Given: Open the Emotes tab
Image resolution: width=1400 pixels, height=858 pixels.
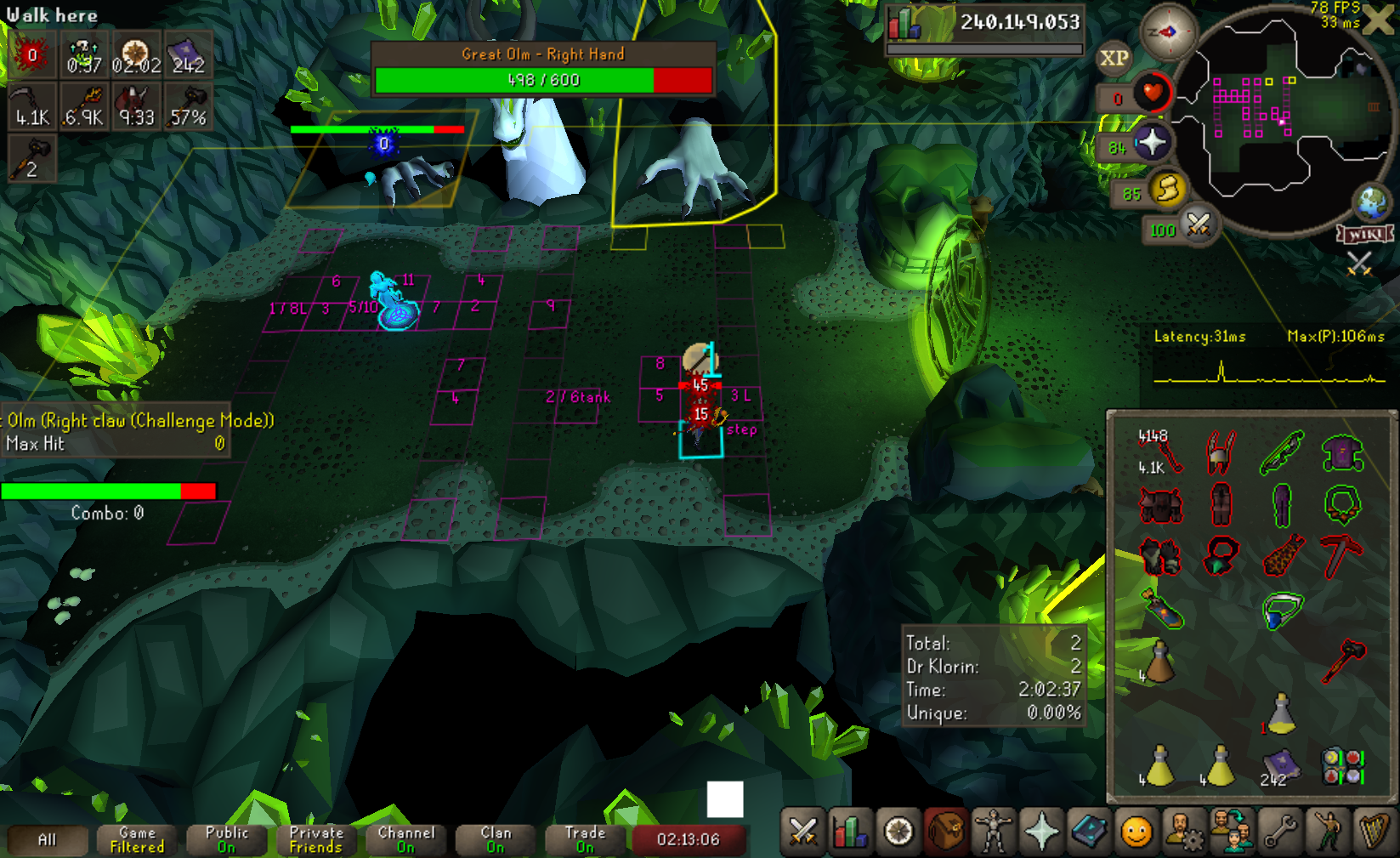Looking at the screenshot, I should click(x=1326, y=832).
